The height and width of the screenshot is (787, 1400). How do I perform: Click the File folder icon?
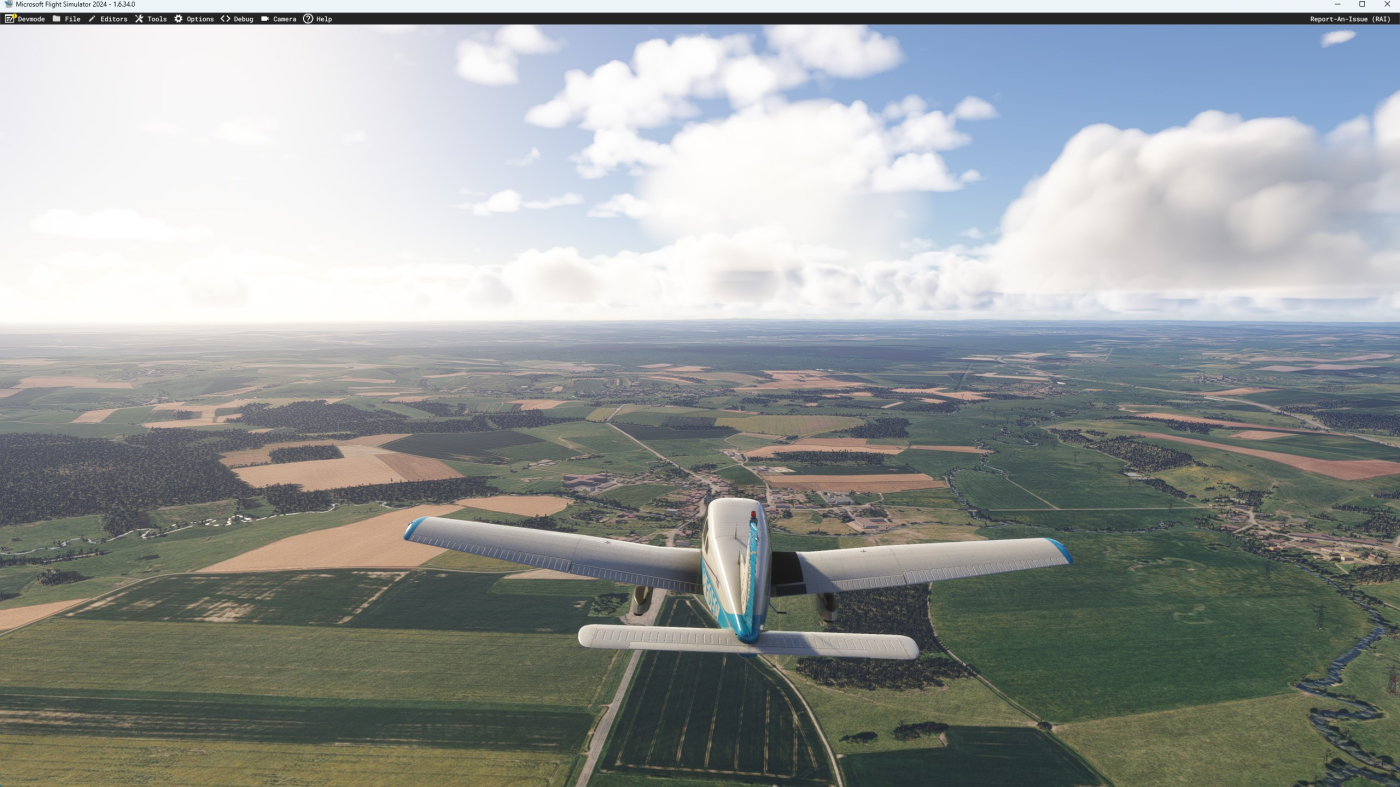55,17
